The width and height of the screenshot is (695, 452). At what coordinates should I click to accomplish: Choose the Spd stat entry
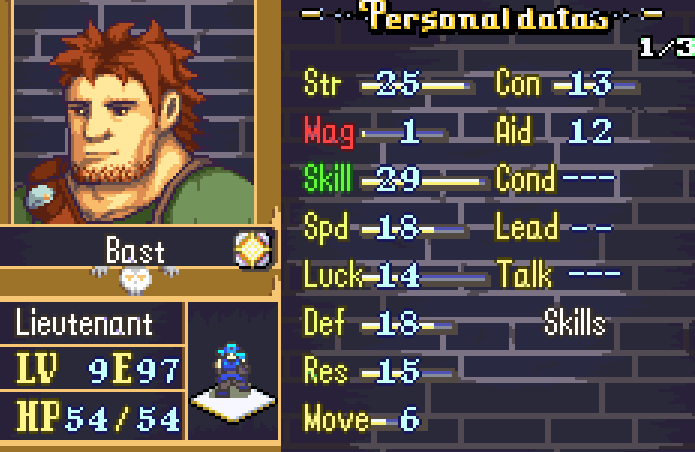pyautogui.click(x=326, y=228)
